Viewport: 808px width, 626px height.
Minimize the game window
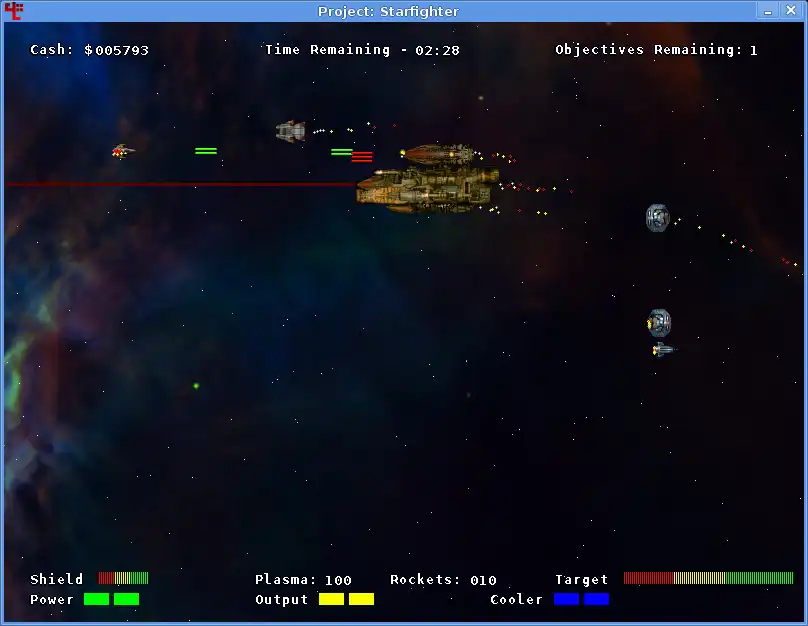[768, 11]
